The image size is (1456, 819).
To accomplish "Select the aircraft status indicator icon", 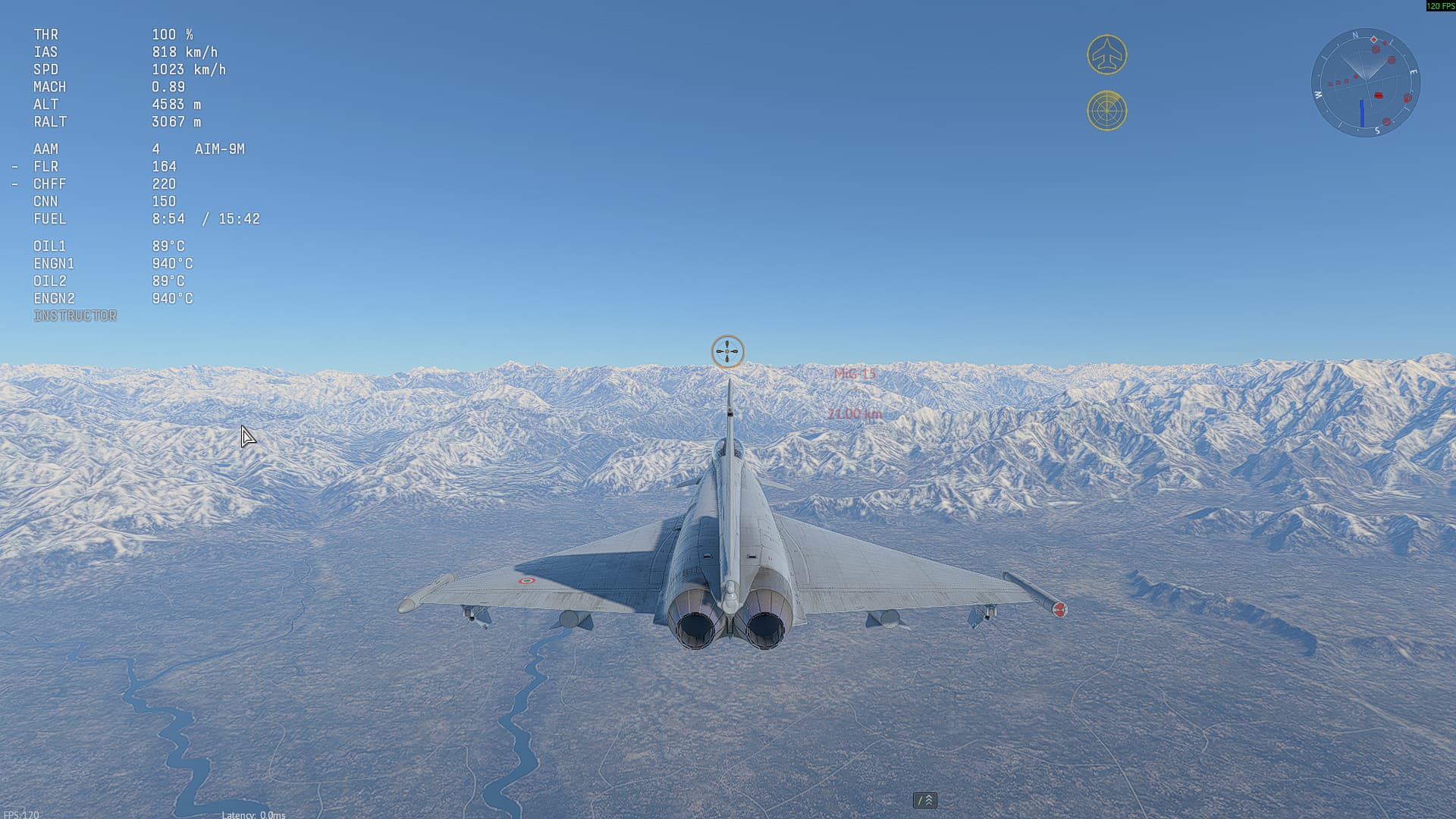I will pos(1107,54).
